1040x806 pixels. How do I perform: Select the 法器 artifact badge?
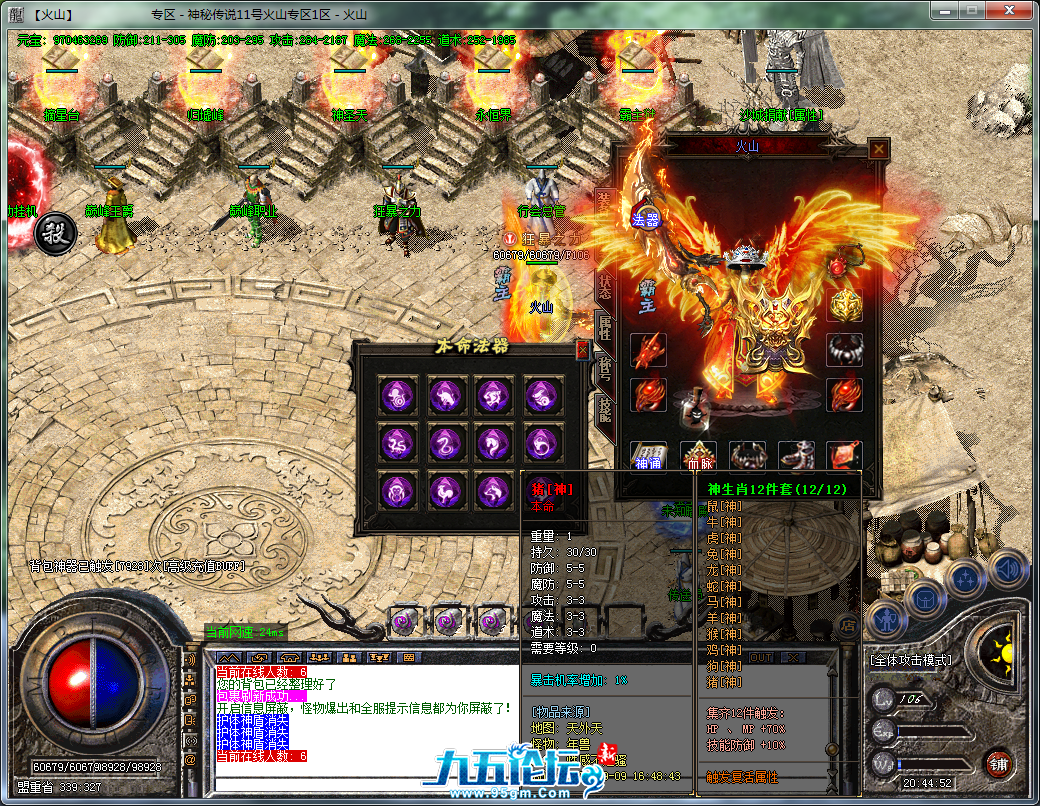(x=645, y=220)
